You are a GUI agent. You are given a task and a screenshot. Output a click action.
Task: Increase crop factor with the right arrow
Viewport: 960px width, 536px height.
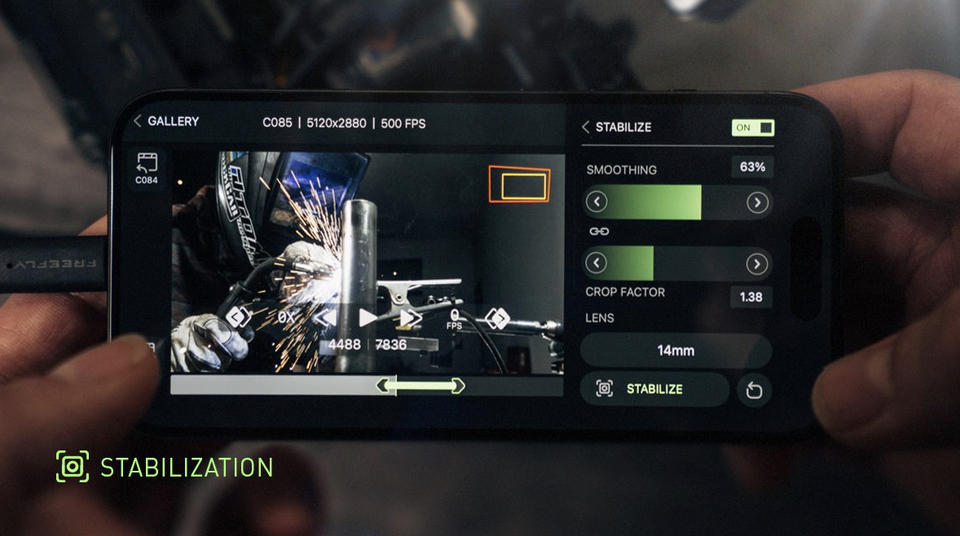click(x=757, y=264)
